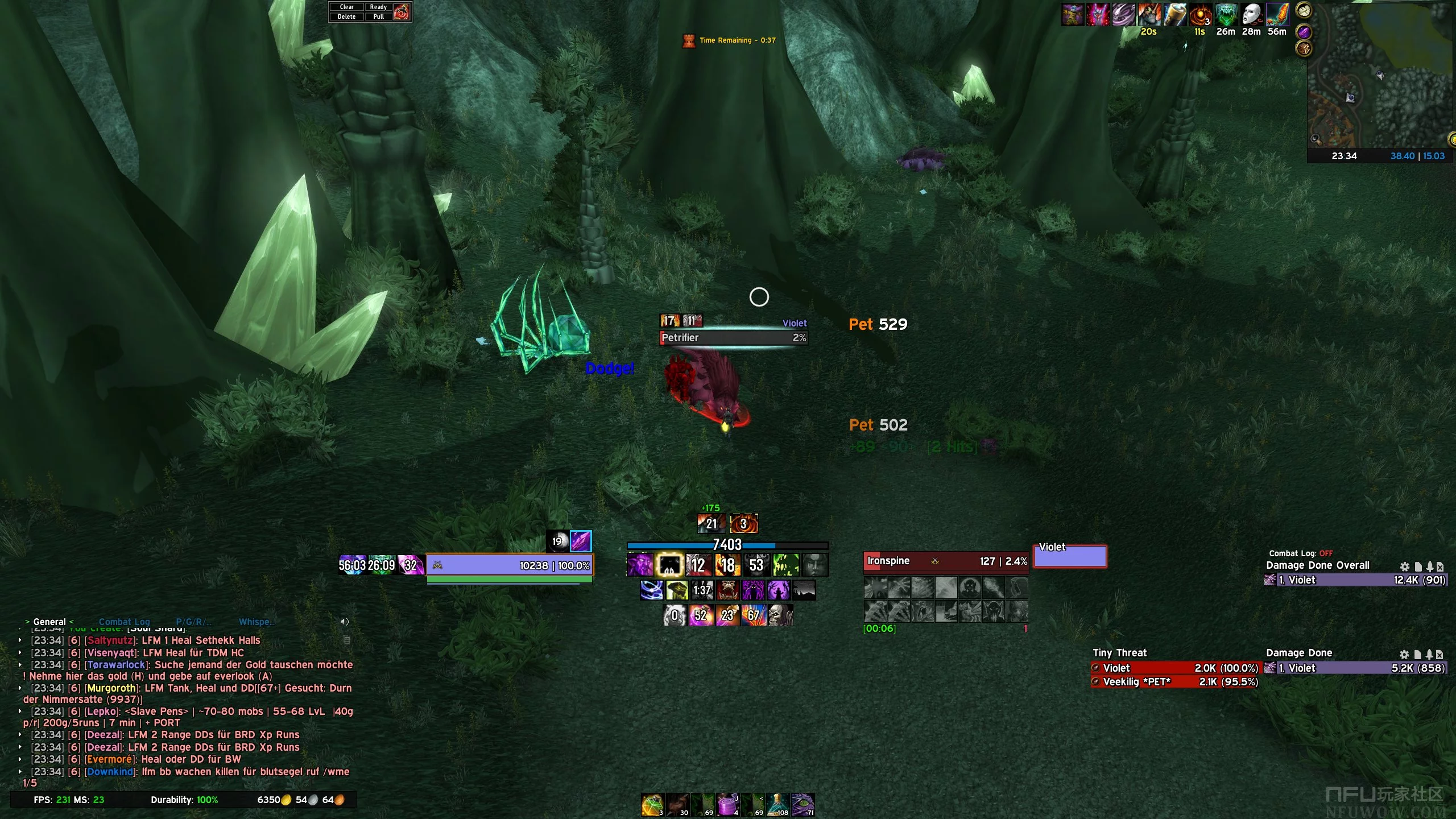Image resolution: width=1456 pixels, height=819 pixels.
Task: Select the General chat tab
Action: (49, 622)
